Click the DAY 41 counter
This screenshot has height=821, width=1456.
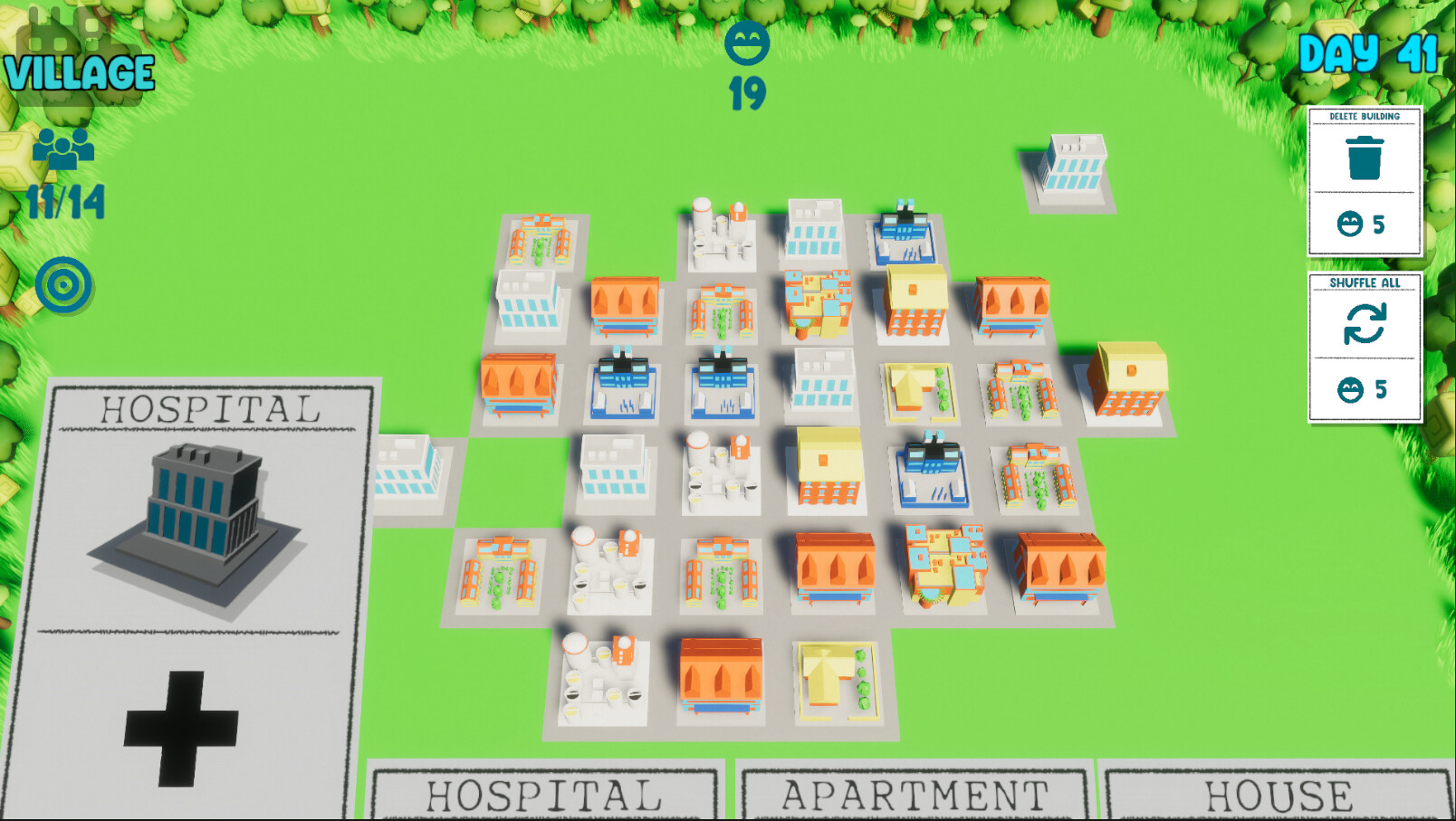pos(1369,54)
